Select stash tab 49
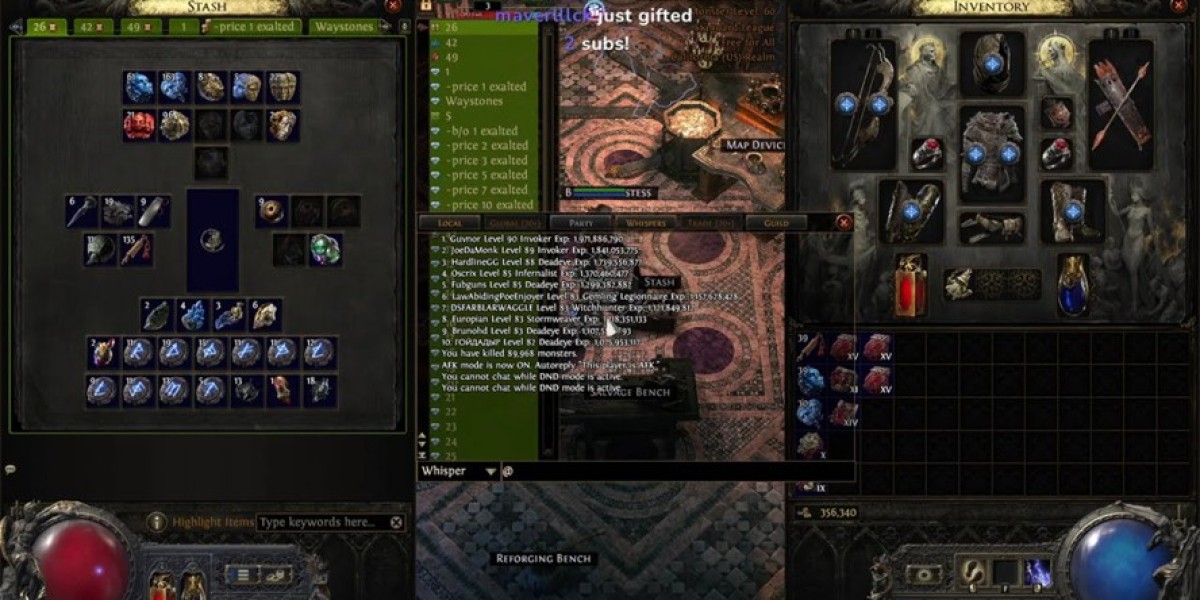1200x600 pixels. [x=140, y=27]
